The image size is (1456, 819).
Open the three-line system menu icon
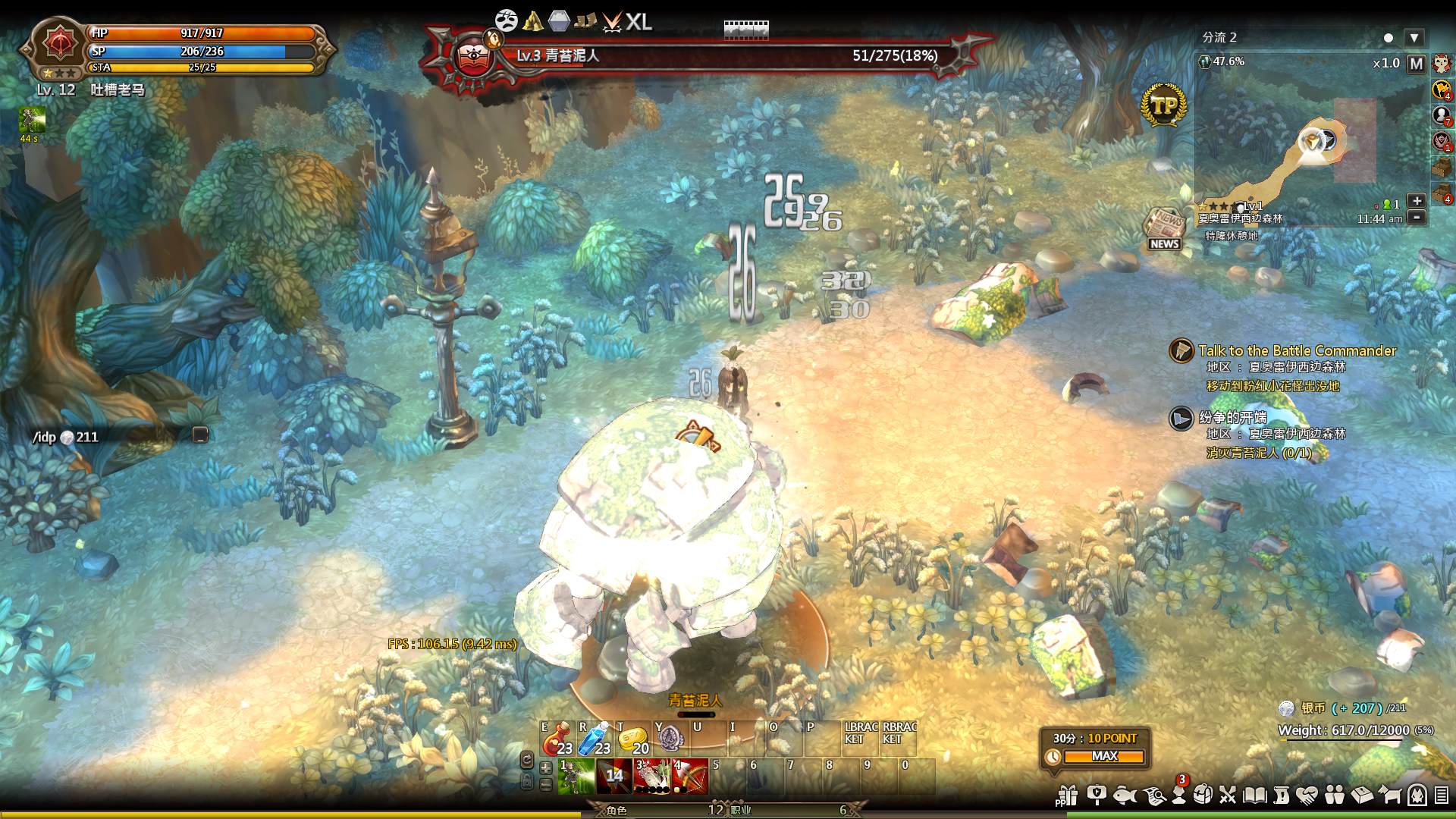[x=1442, y=795]
